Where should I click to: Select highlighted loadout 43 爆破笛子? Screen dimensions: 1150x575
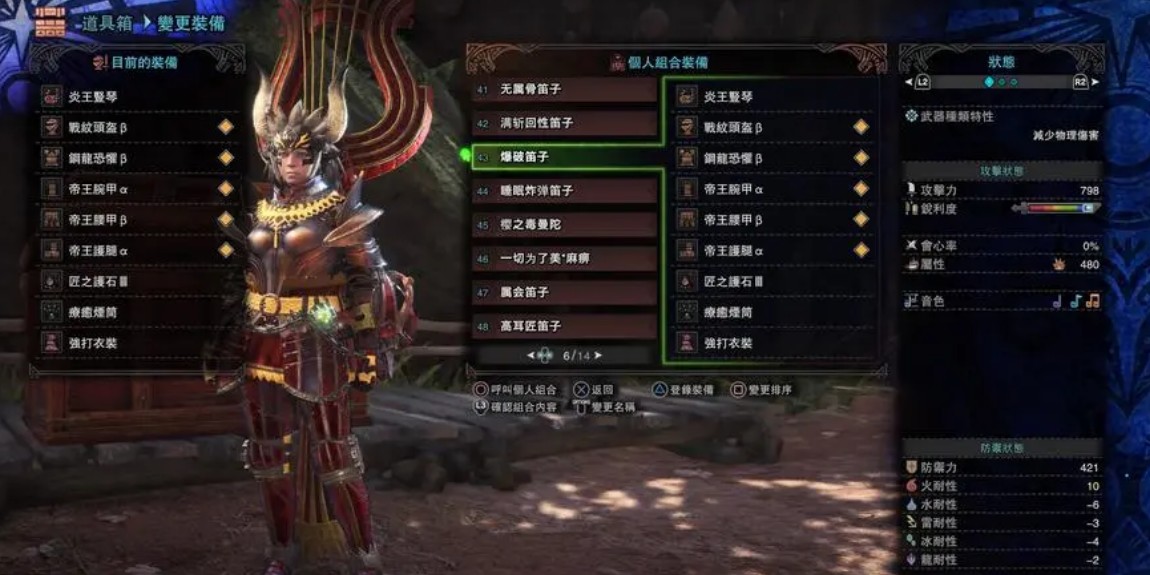(565, 157)
